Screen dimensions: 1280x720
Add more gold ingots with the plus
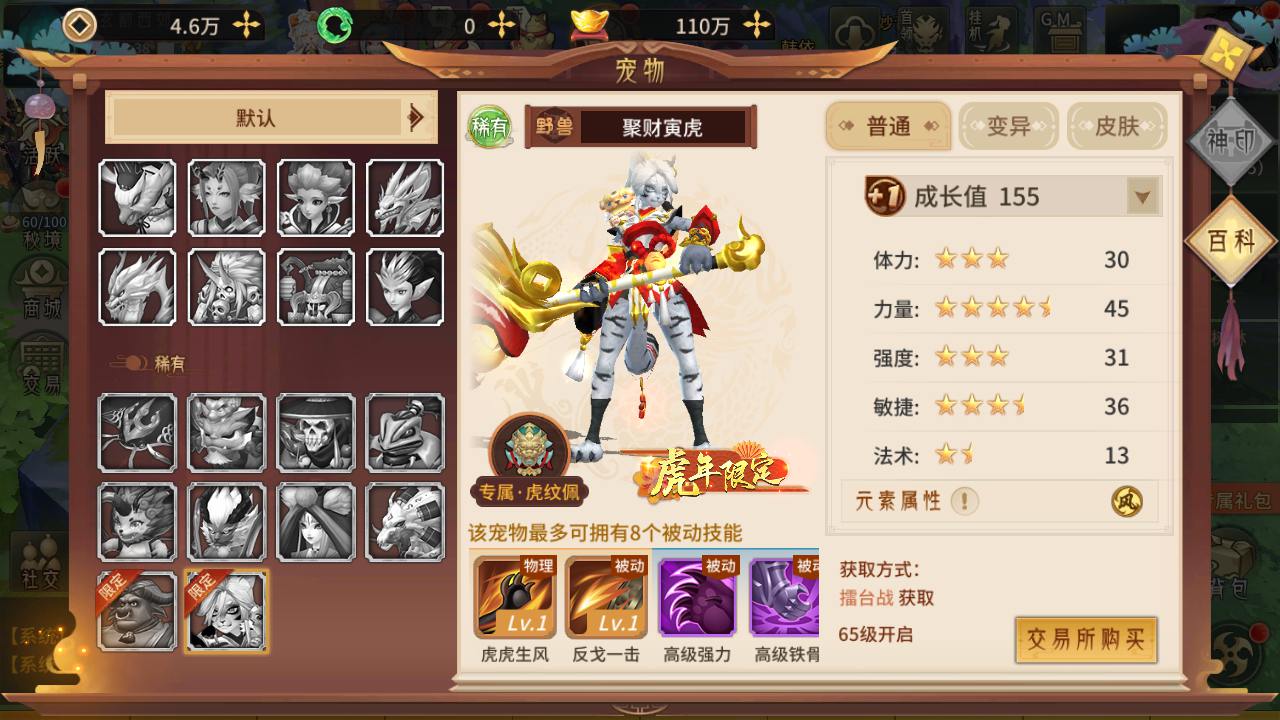(x=759, y=26)
